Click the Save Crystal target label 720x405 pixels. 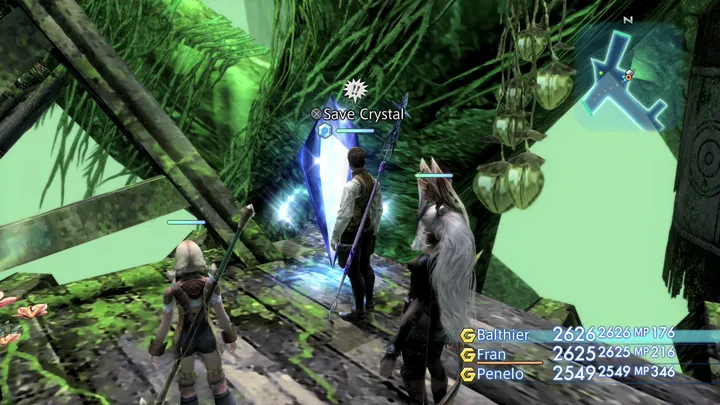[363, 115]
